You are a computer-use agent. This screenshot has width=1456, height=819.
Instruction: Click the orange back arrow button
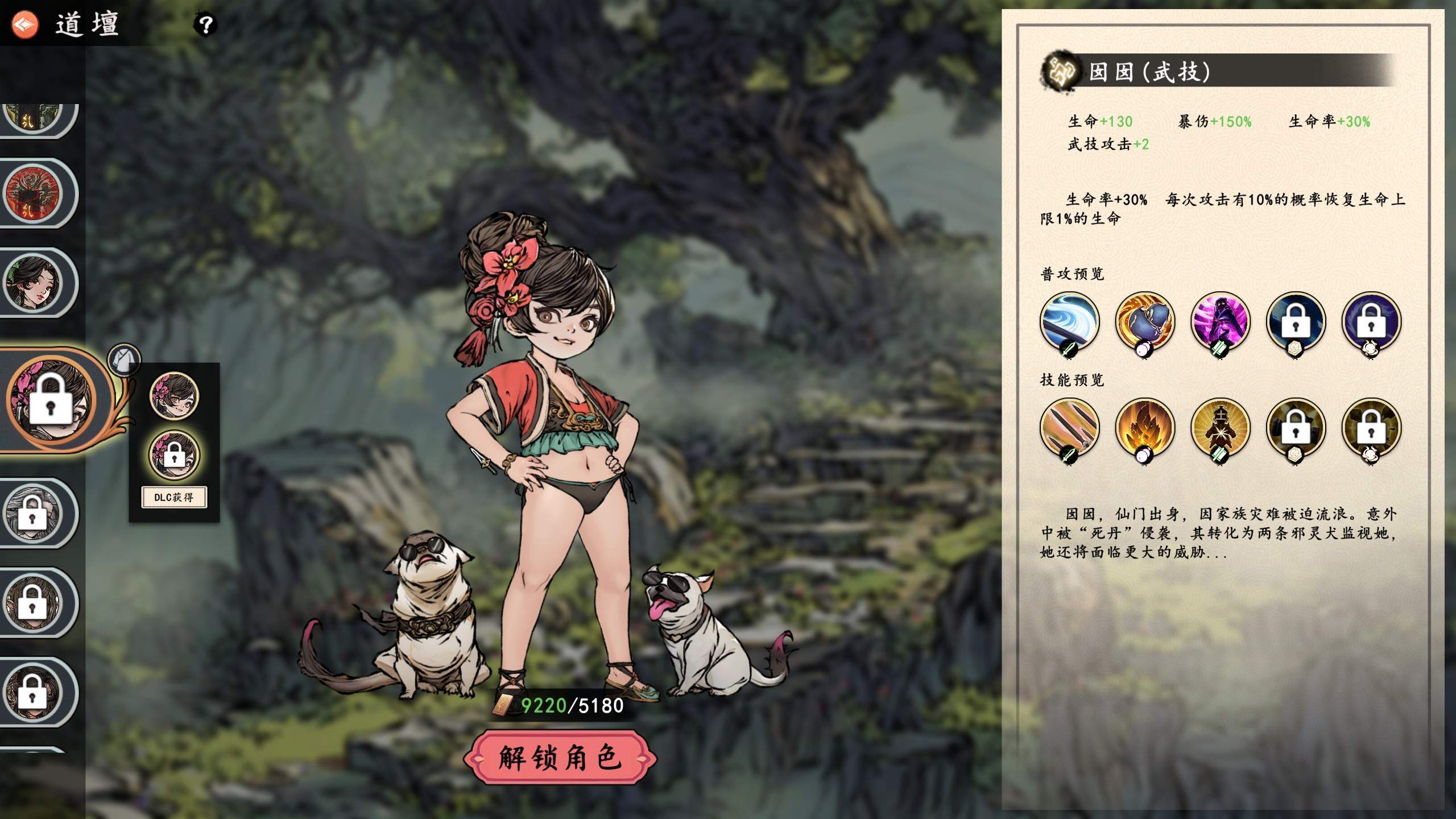[x=25, y=24]
